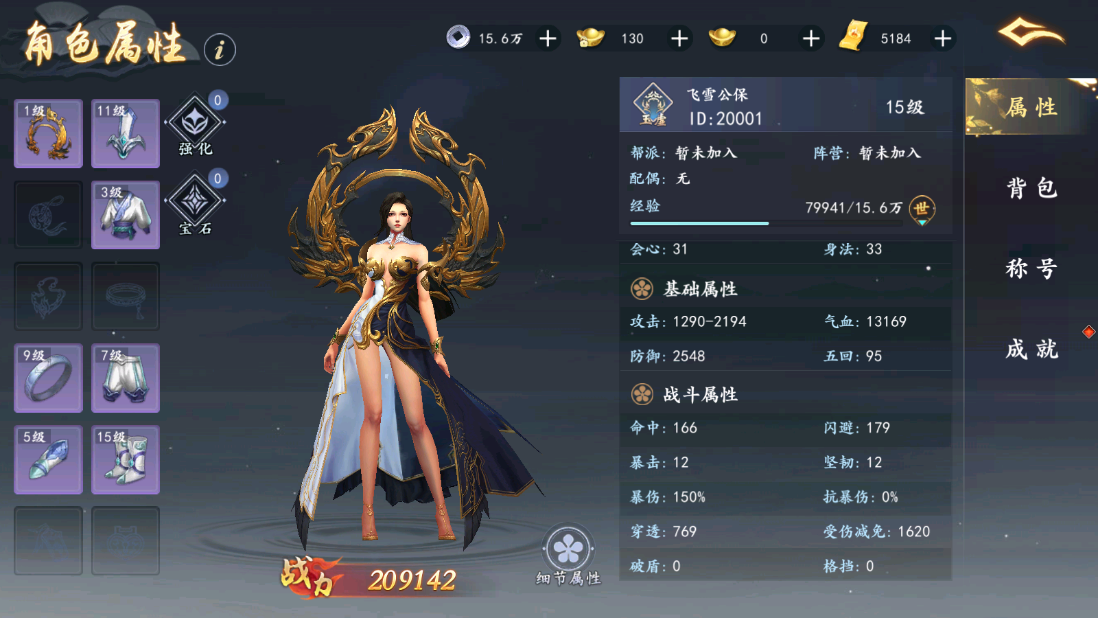Select the 称号 tab

click(1030, 269)
